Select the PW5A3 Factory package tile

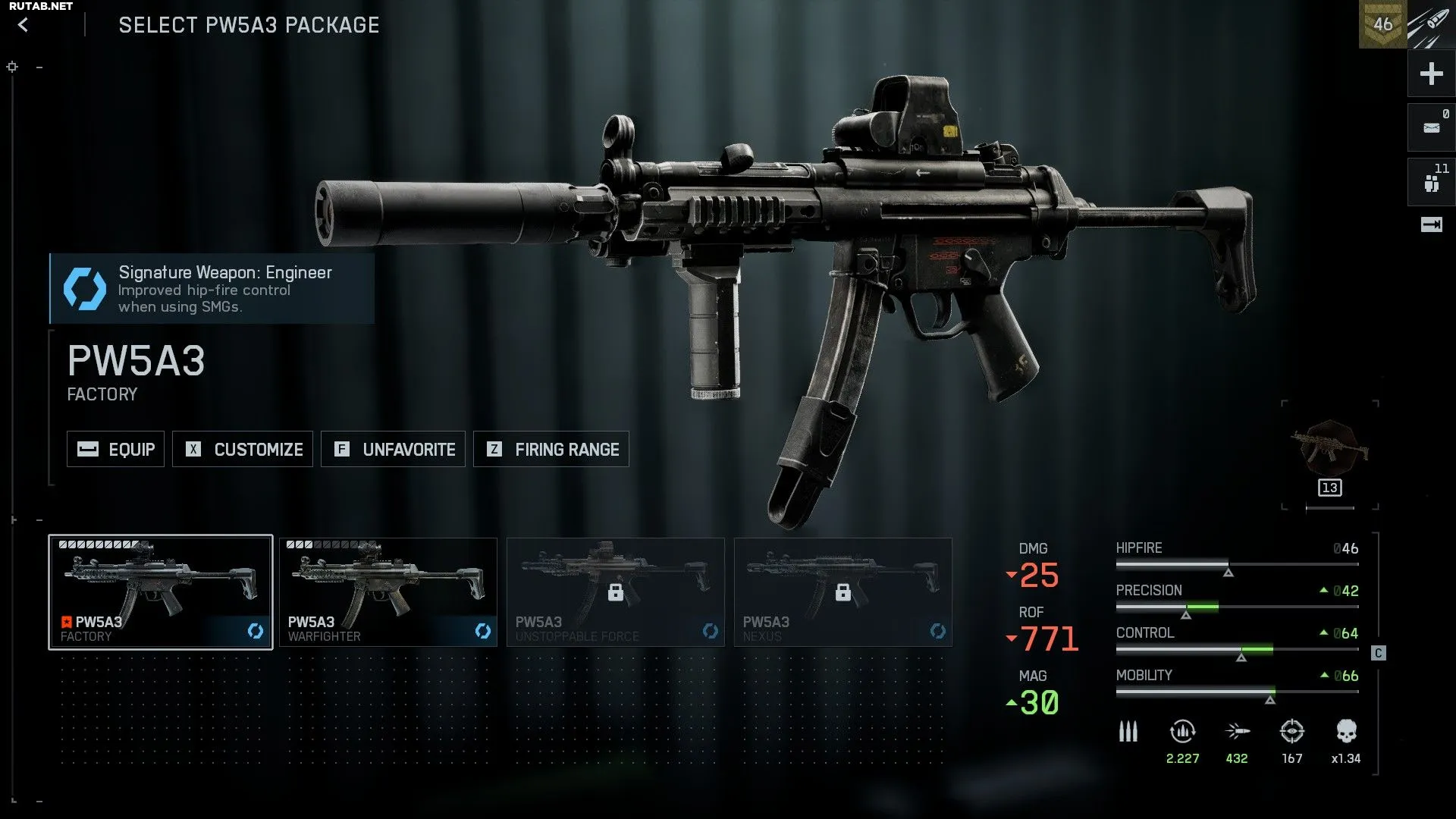point(161,592)
